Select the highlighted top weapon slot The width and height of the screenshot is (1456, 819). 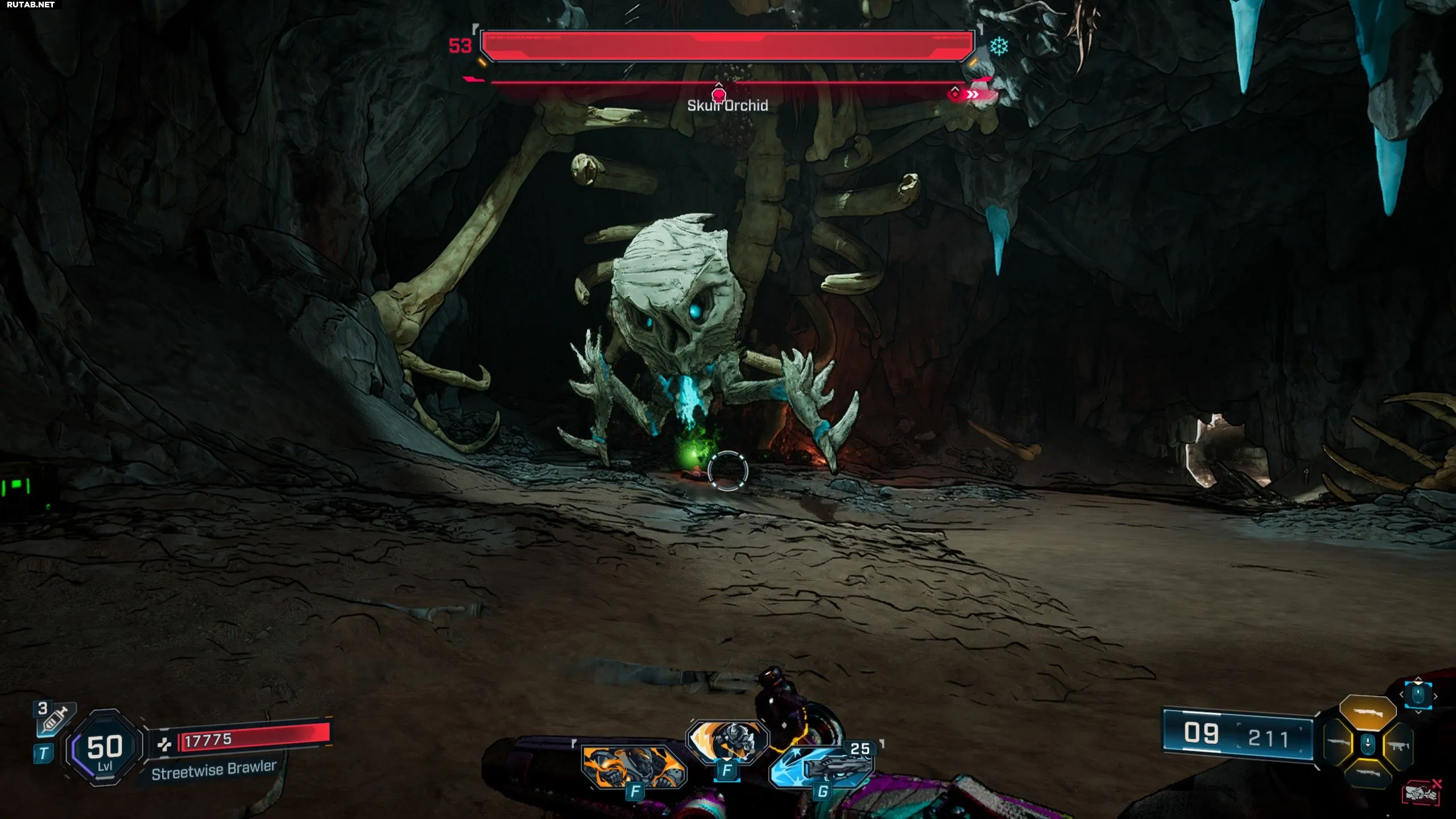(1368, 713)
